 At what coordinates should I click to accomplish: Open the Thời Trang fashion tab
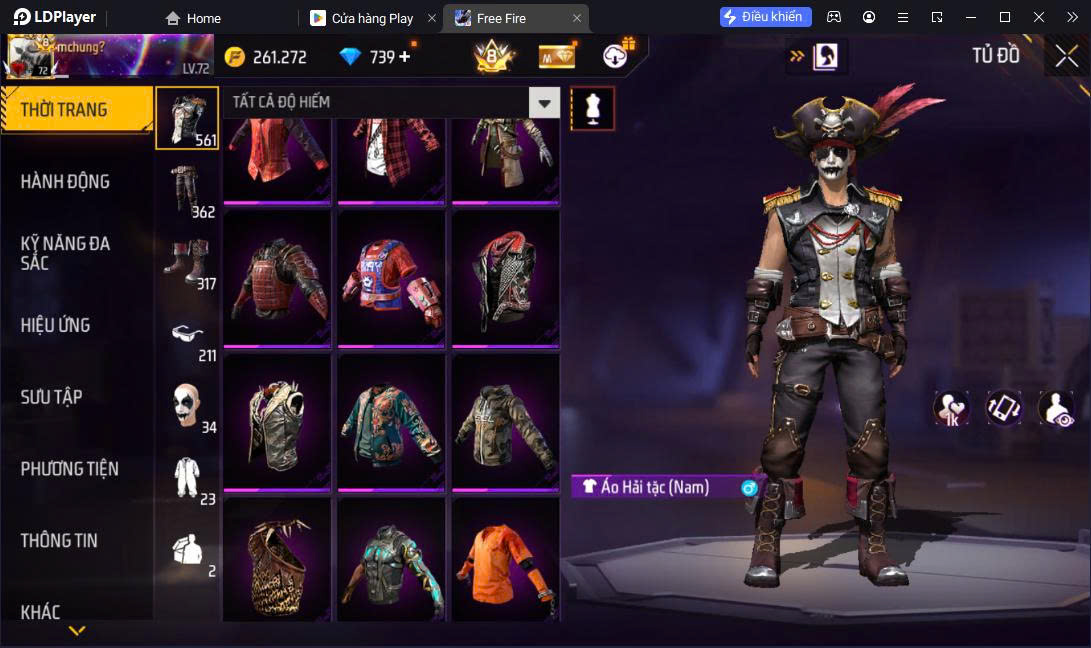76,110
